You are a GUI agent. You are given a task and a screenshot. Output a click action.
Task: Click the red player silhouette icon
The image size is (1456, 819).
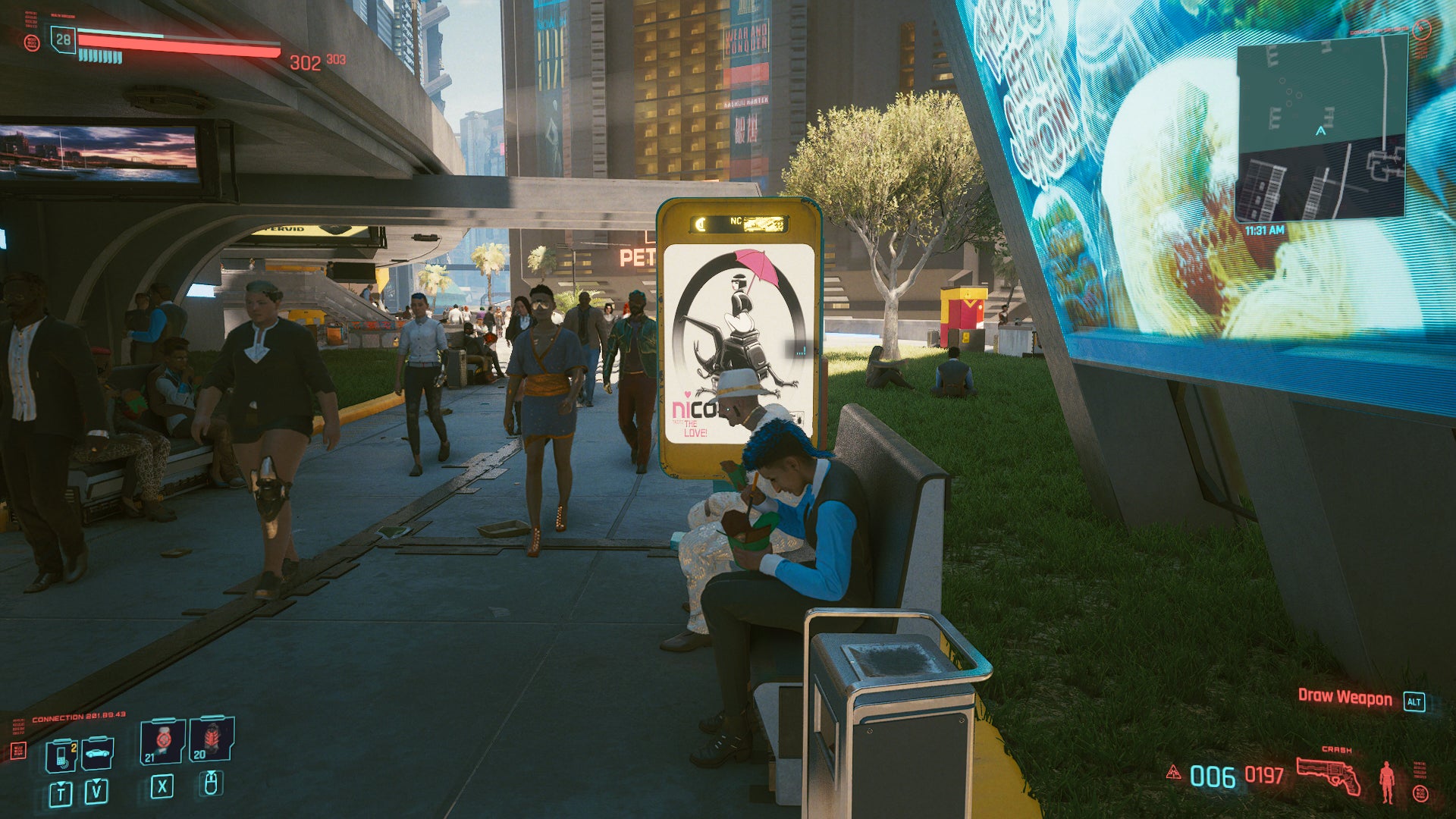tap(1386, 782)
